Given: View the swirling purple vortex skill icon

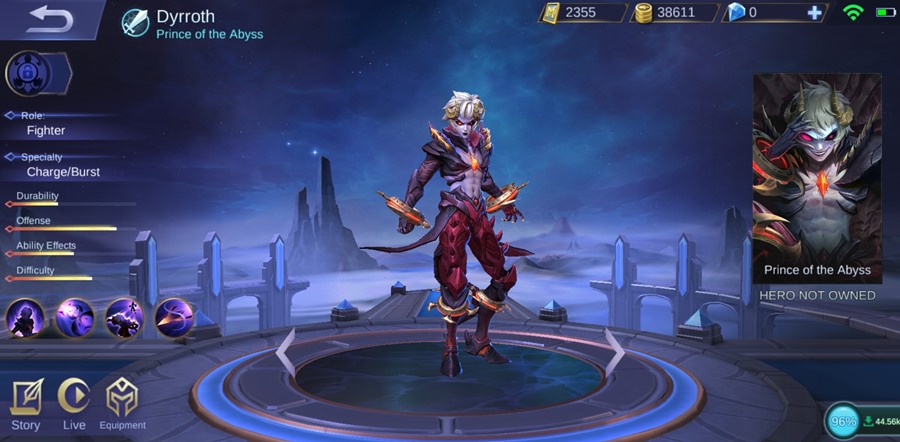Looking at the screenshot, I should click(x=75, y=318).
